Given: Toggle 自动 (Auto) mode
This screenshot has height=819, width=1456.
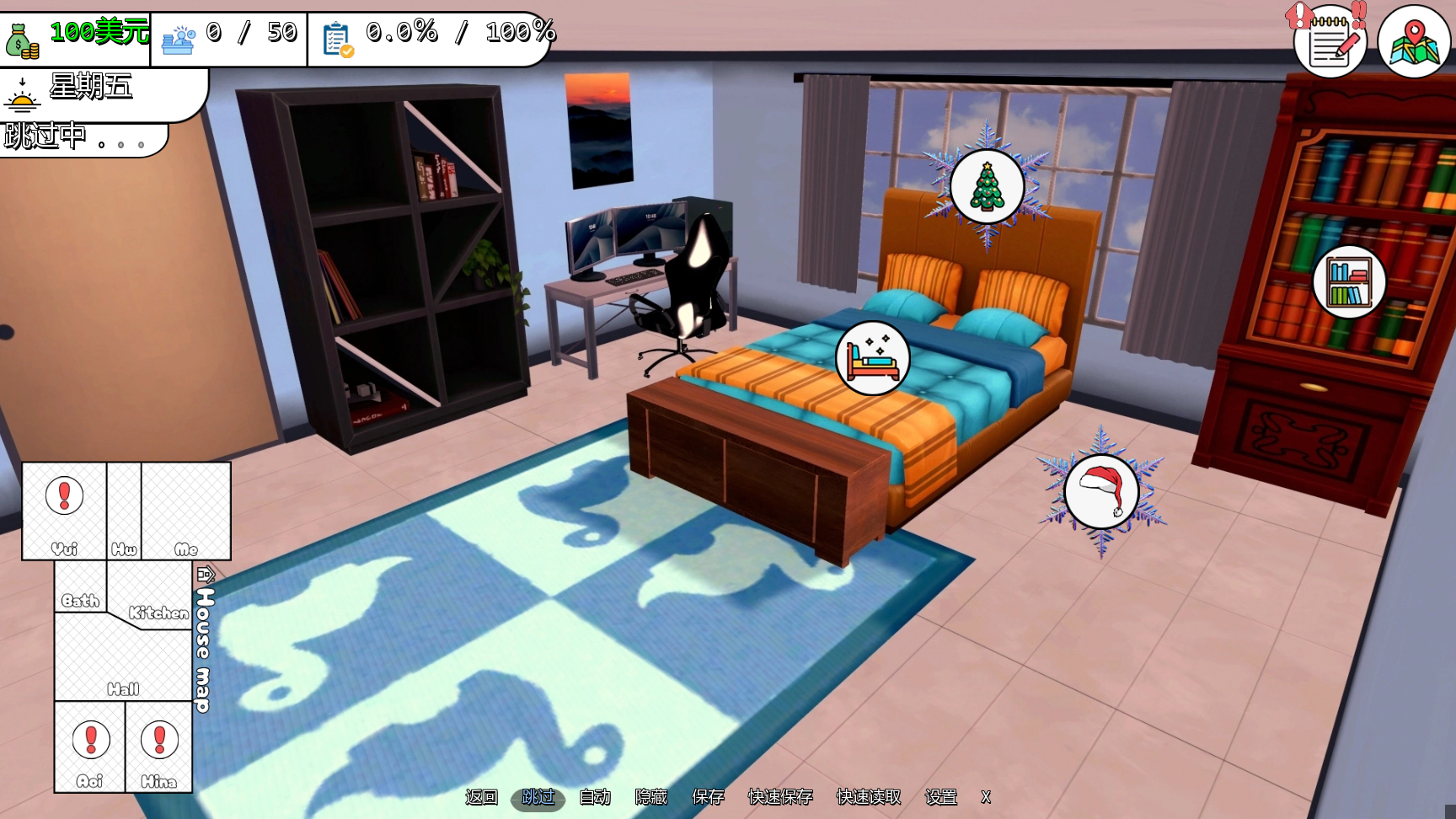Looking at the screenshot, I should pyautogui.click(x=595, y=797).
